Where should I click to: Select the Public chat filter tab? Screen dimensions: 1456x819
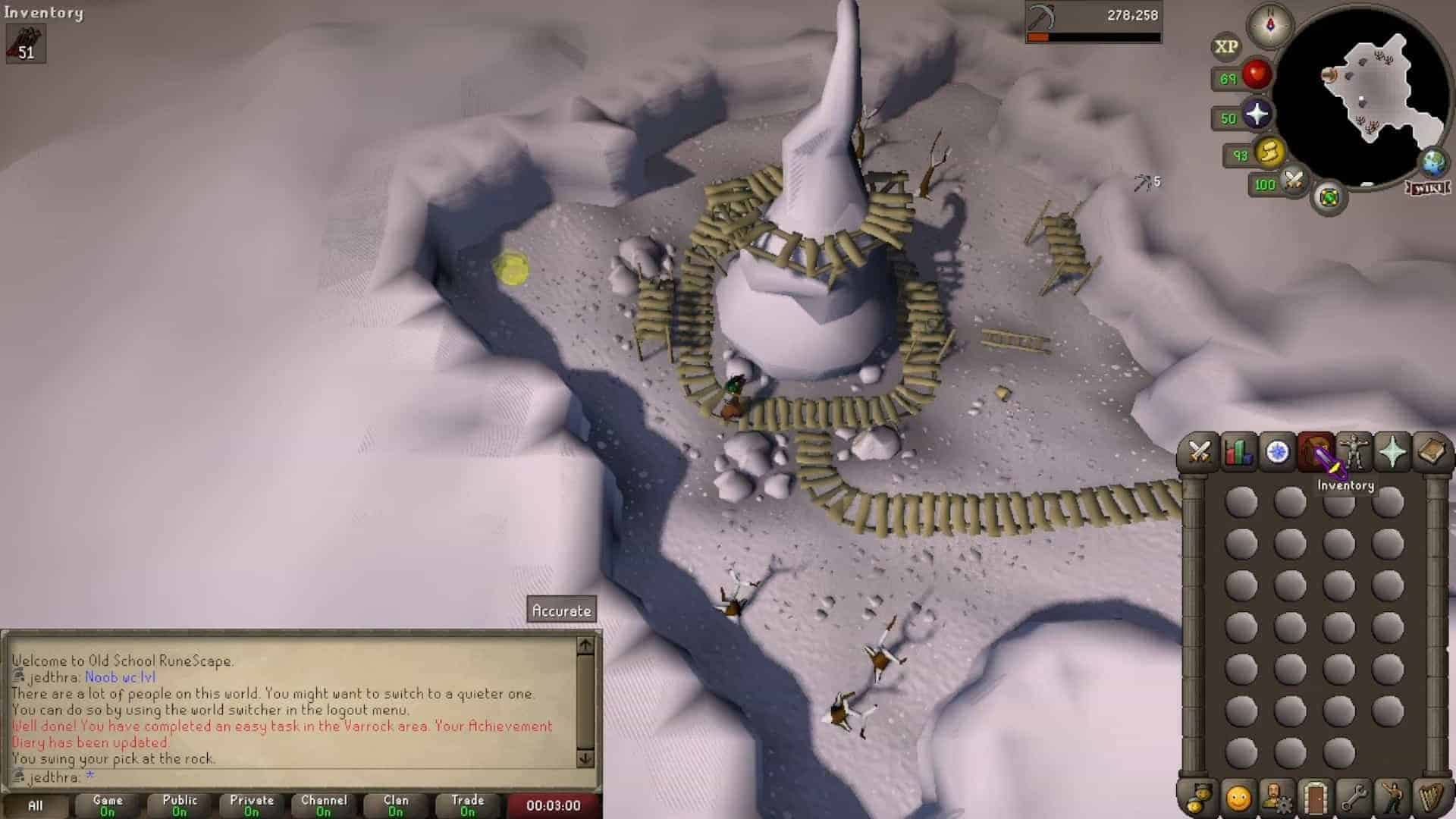tap(179, 805)
